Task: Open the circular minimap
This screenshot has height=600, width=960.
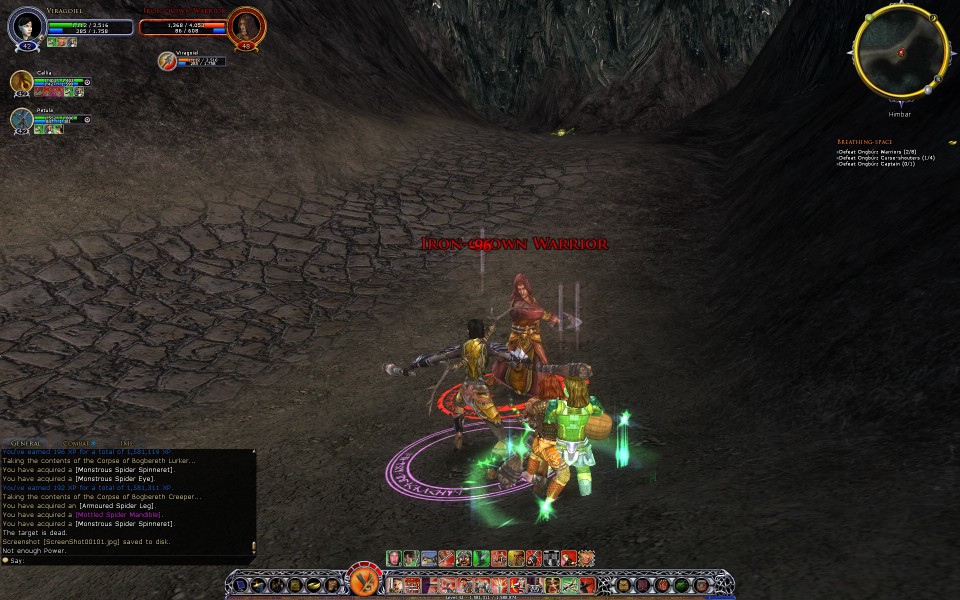Action: click(900, 51)
